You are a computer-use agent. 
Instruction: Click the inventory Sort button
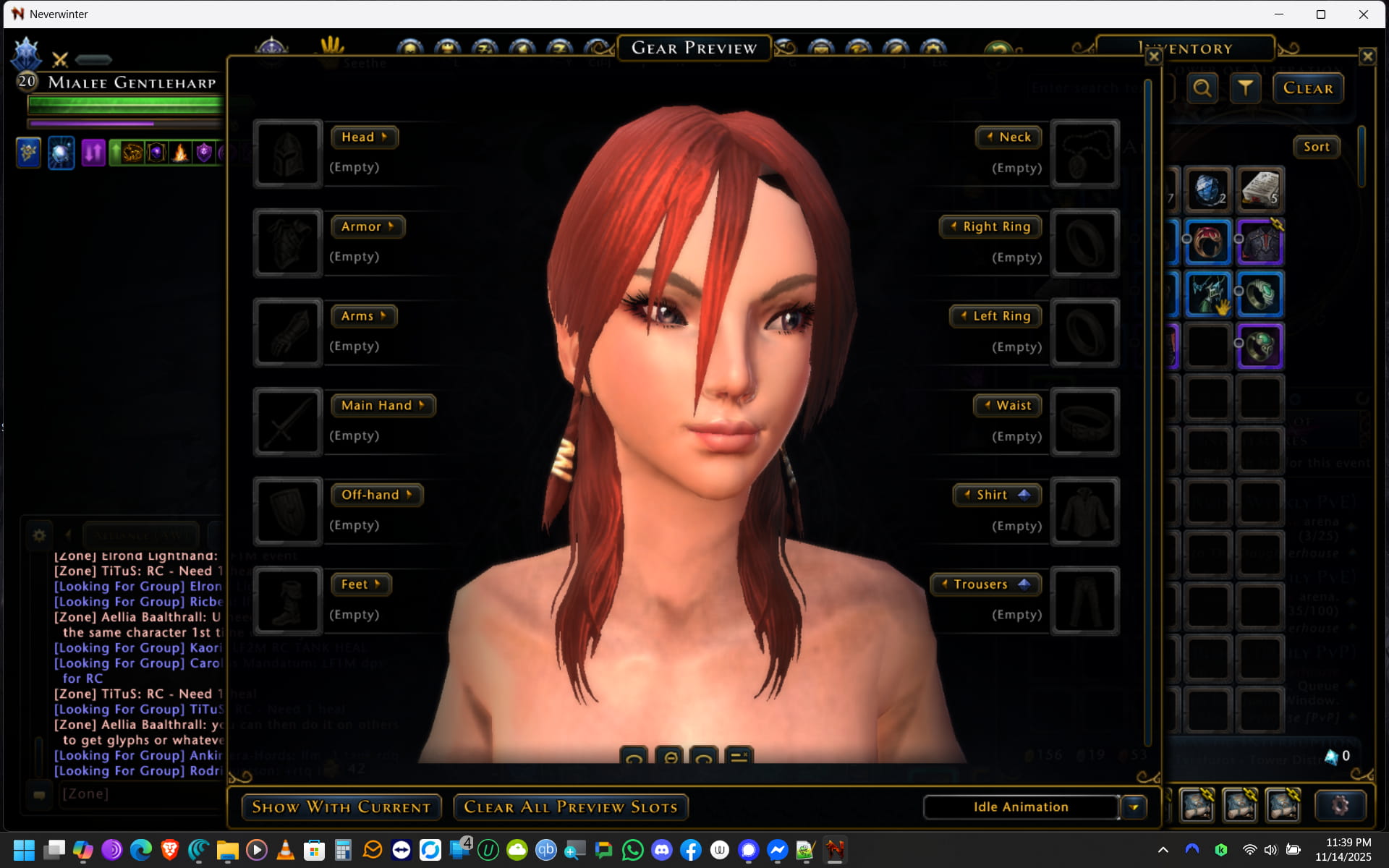point(1316,147)
